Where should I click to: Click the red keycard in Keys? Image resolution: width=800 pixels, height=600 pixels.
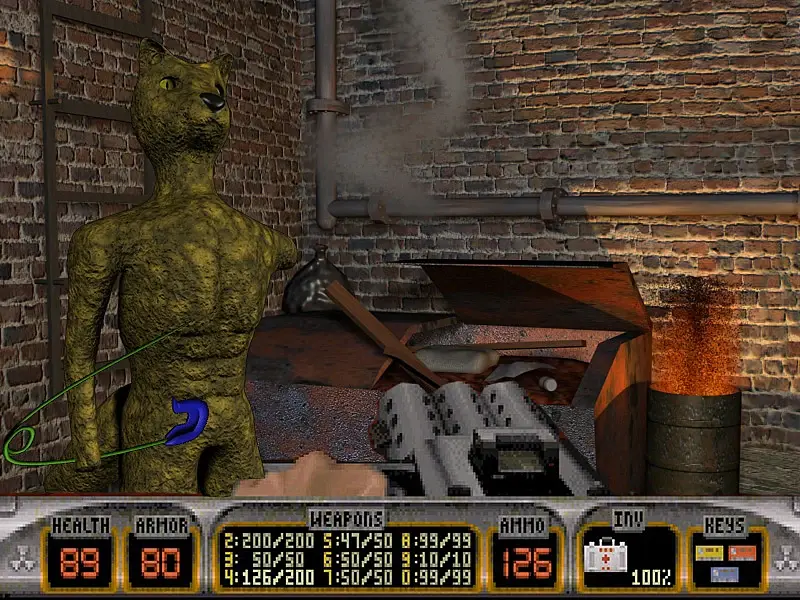pyautogui.click(x=743, y=551)
